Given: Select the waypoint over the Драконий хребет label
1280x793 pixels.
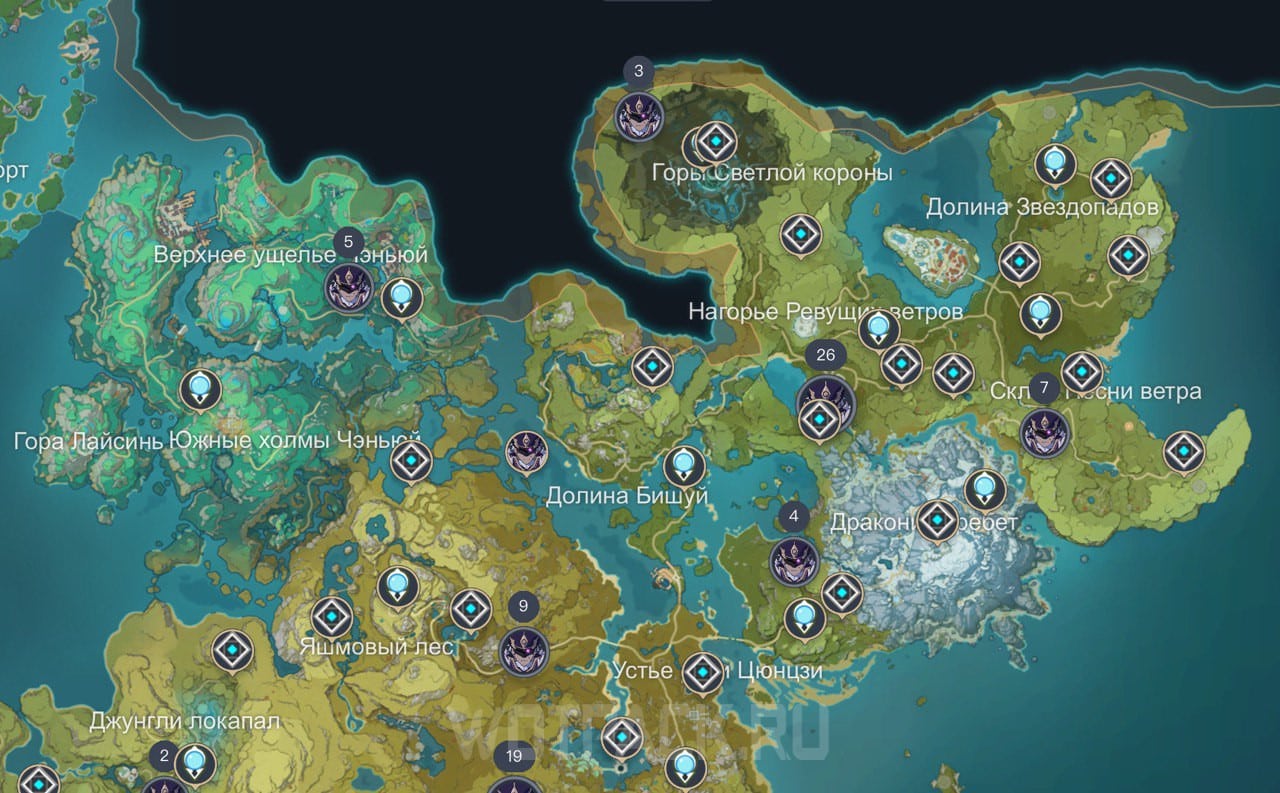Looking at the screenshot, I should [x=937, y=520].
